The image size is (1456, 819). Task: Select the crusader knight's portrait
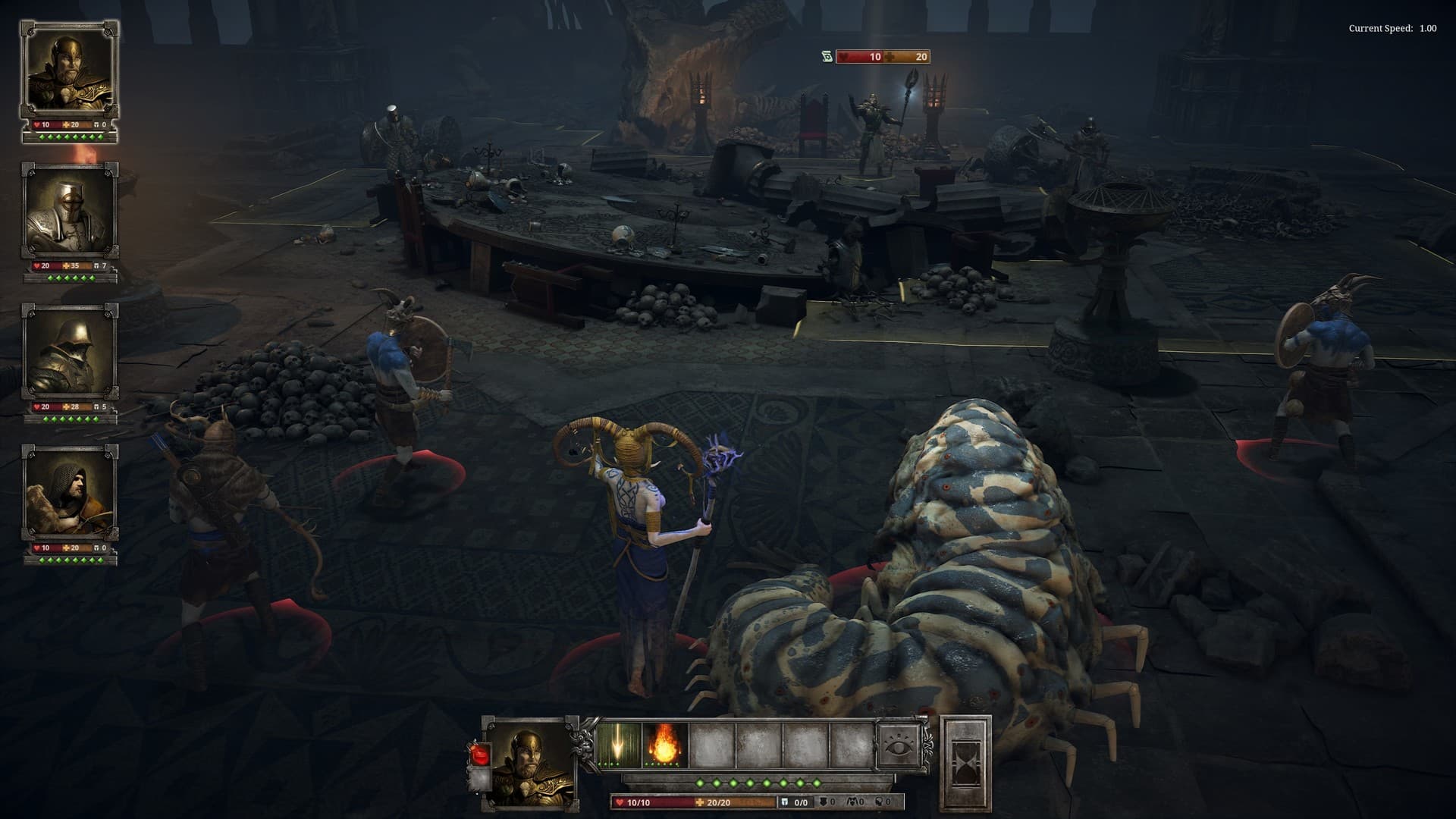click(71, 212)
